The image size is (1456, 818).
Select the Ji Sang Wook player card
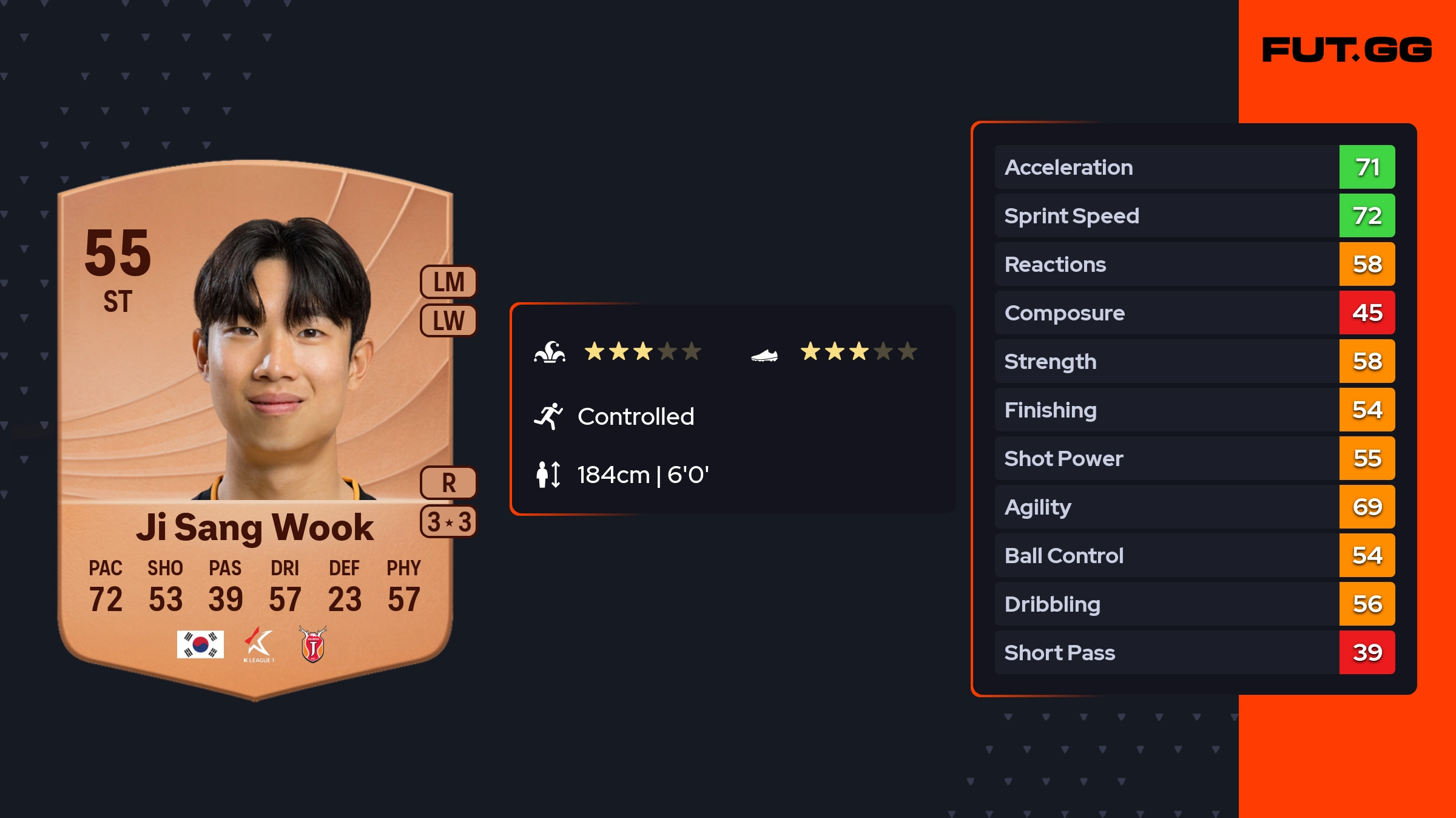pyautogui.click(x=255, y=425)
